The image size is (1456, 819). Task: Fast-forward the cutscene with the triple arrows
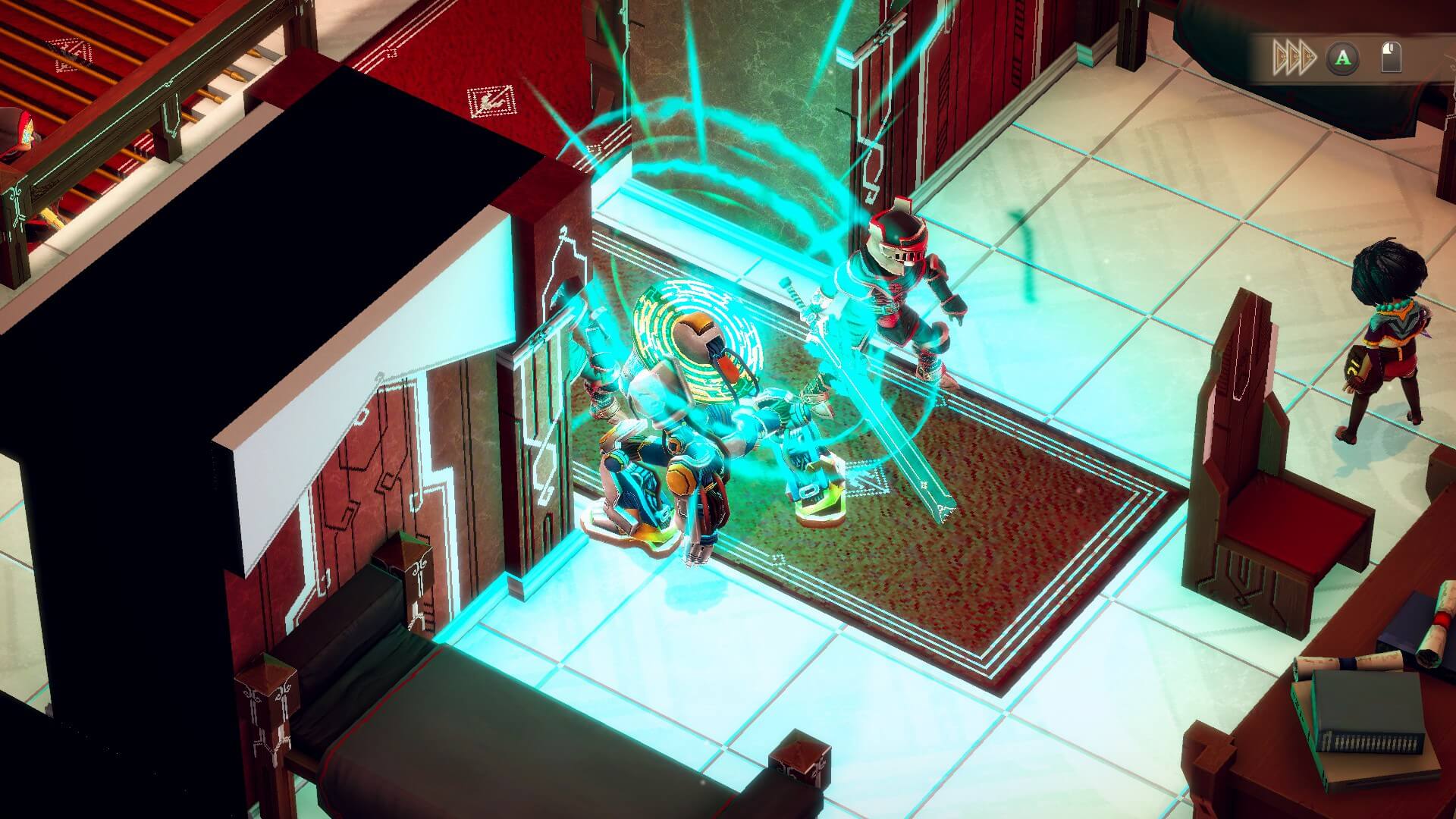click(1293, 57)
